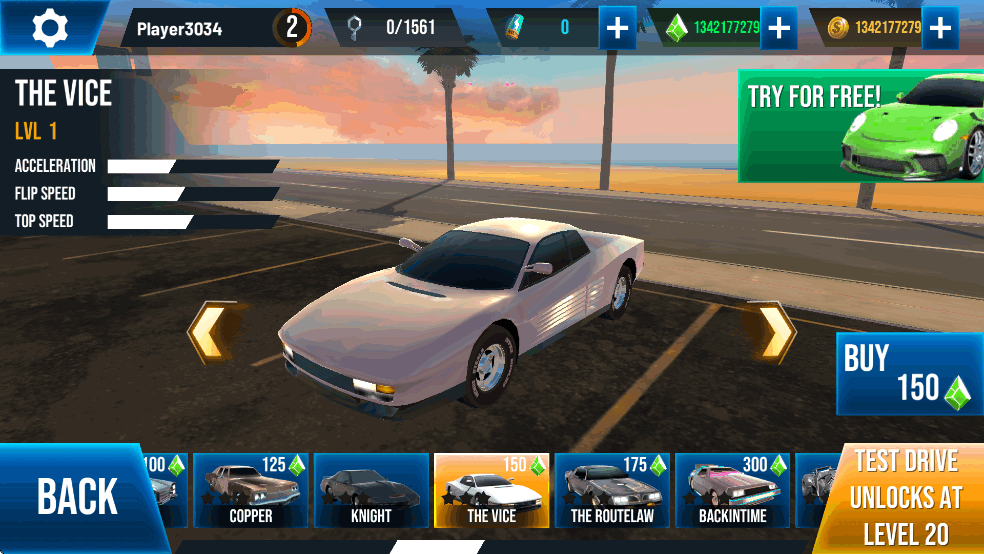984x554 pixels.
Task: Add more gold coins with plus button
Action: click(939, 28)
